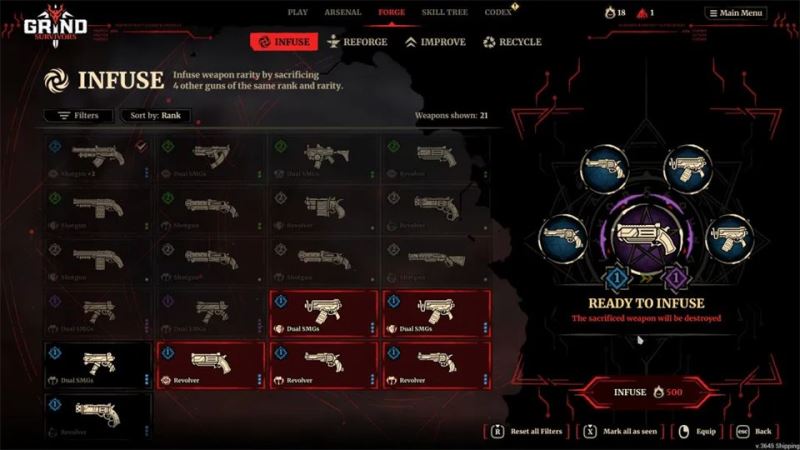Go Back from the Forge

[756, 431]
